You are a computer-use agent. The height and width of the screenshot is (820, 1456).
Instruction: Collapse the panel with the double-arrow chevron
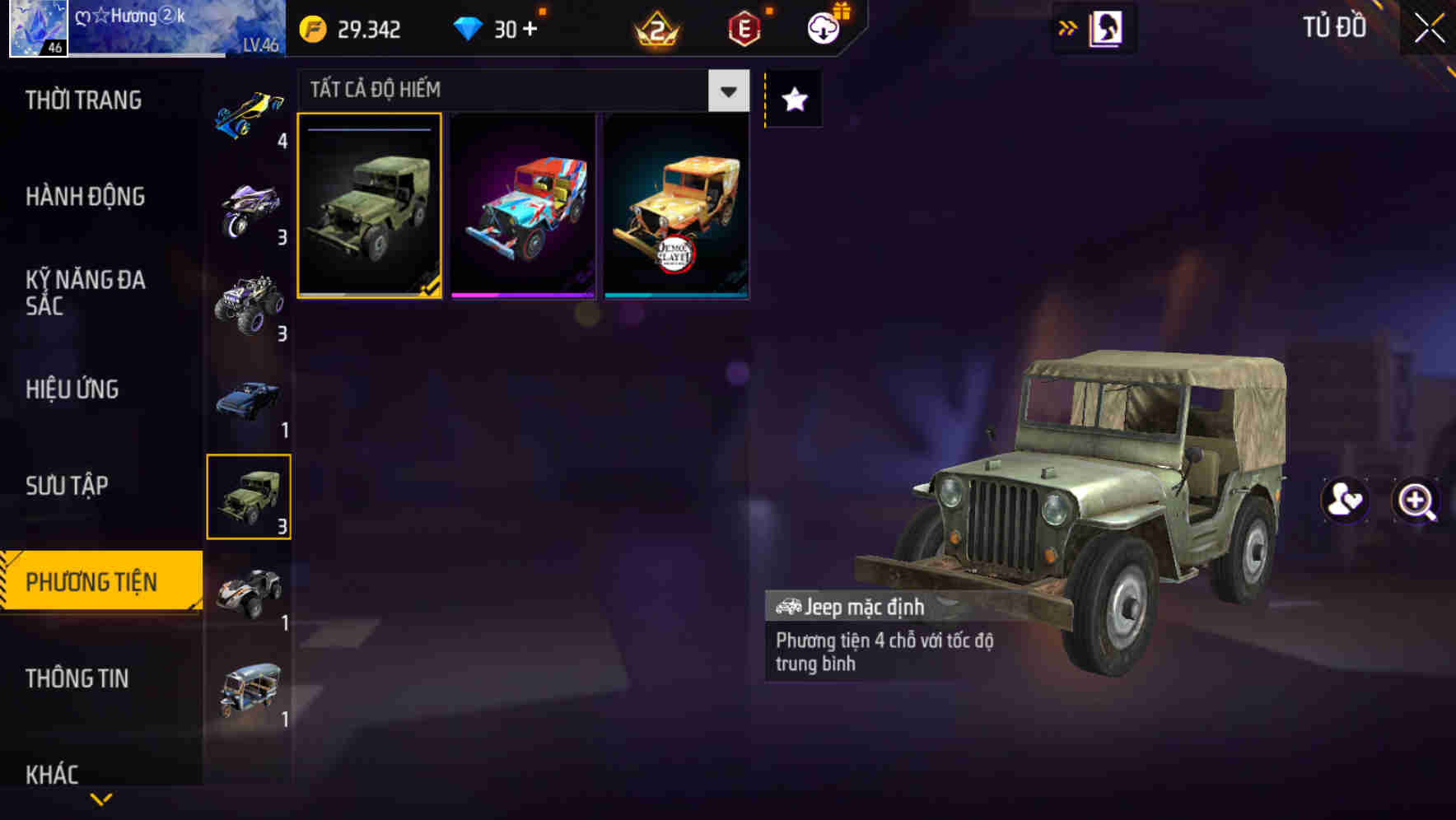(1067, 27)
